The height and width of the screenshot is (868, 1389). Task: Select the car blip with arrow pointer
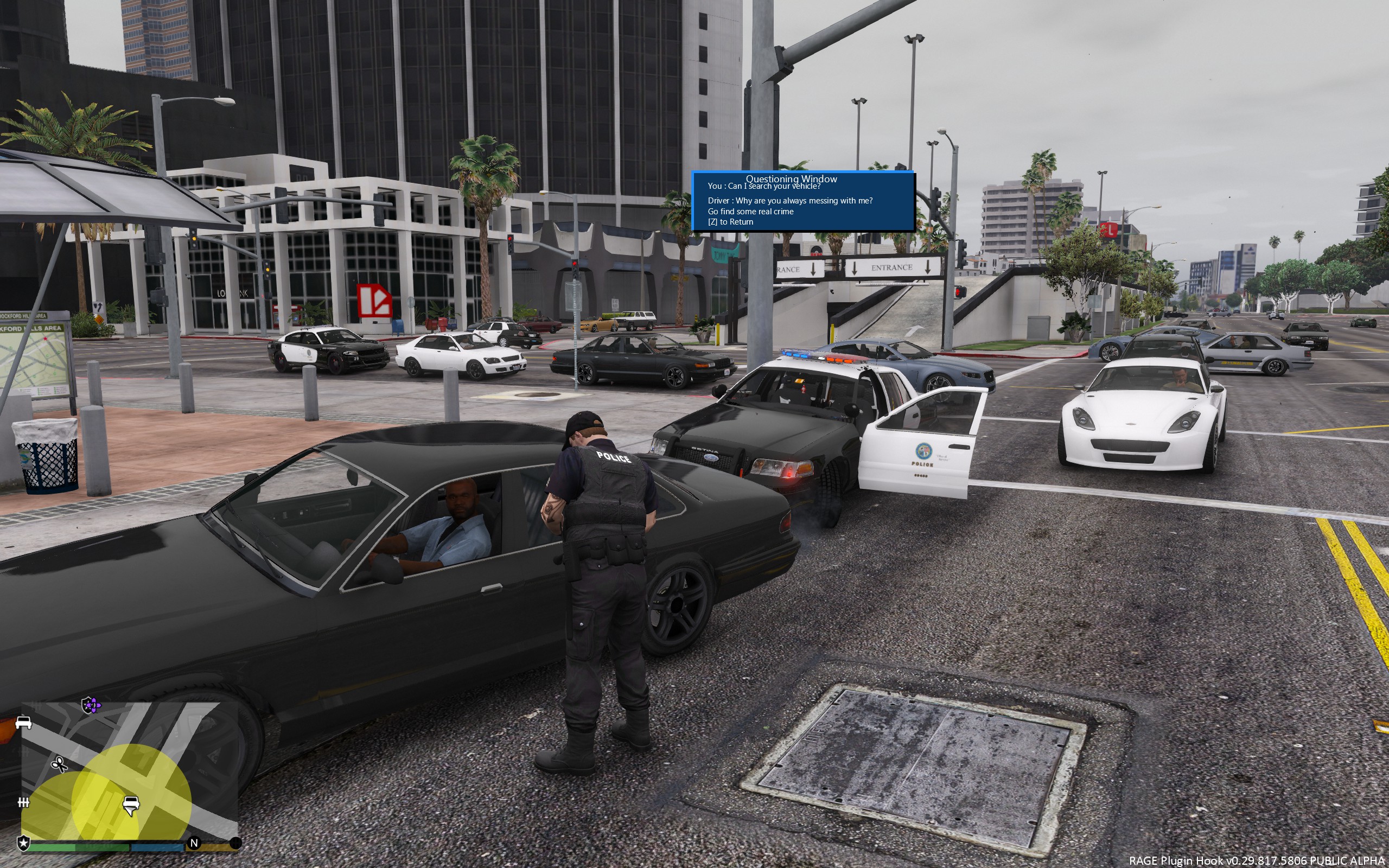pyautogui.click(x=131, y=805)
